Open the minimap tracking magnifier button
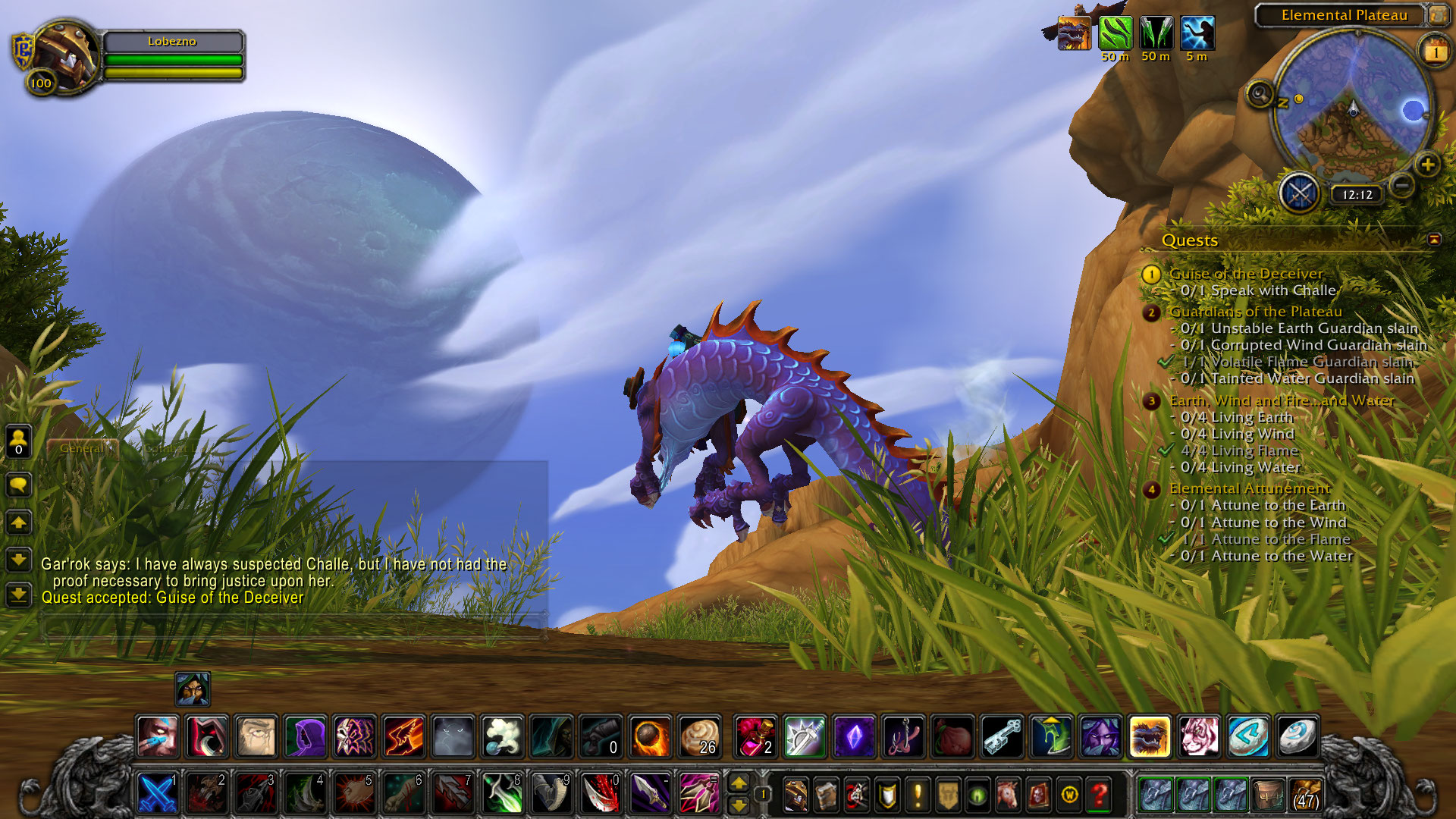1456x819 pixels. coord(1260,95)
